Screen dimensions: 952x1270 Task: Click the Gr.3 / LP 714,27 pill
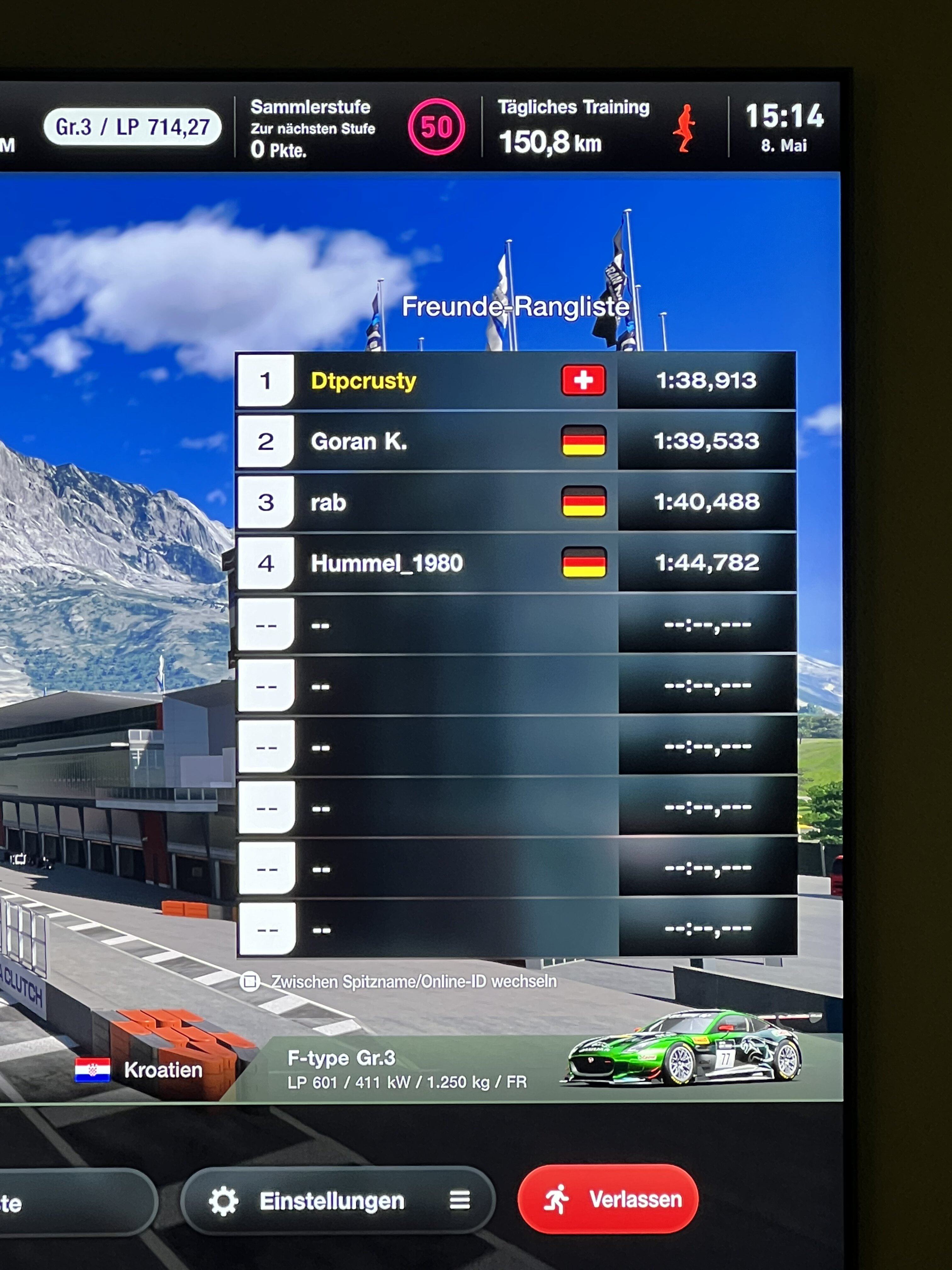coord(133,127)
